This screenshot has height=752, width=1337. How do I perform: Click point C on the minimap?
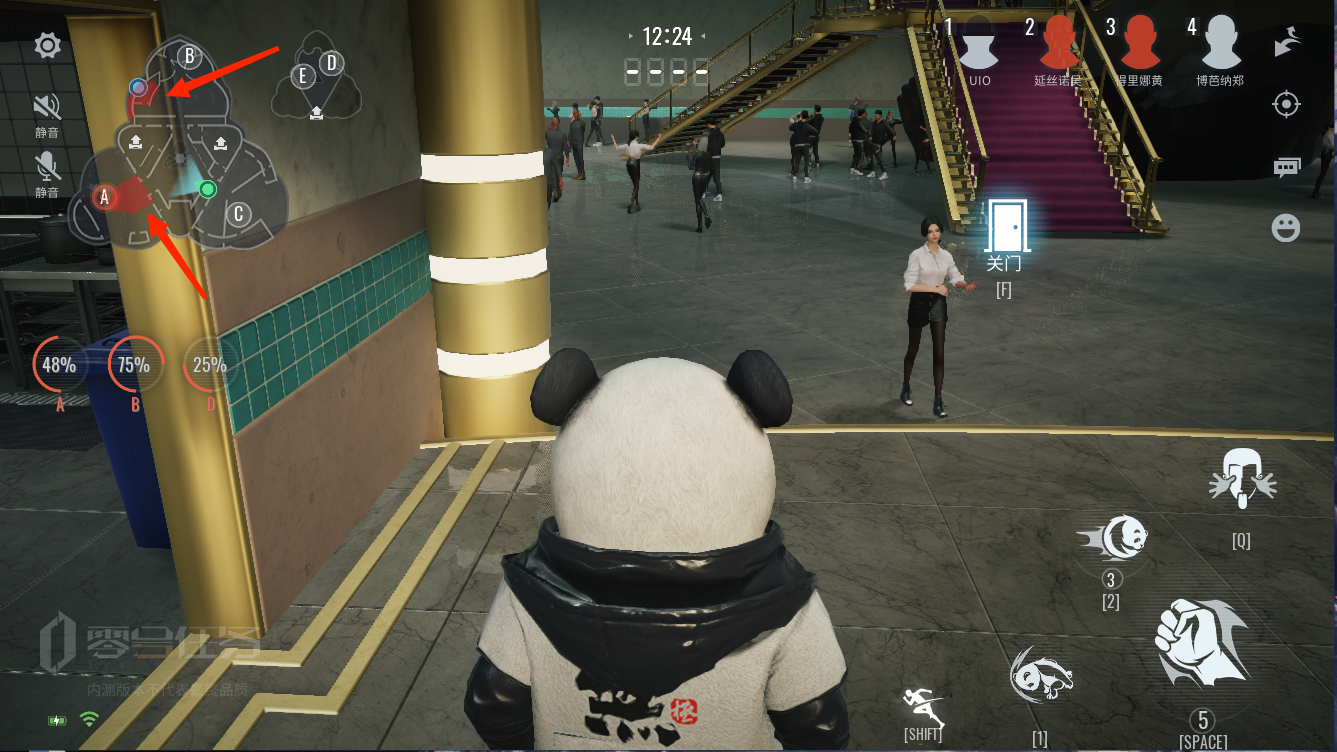(238, 213)
